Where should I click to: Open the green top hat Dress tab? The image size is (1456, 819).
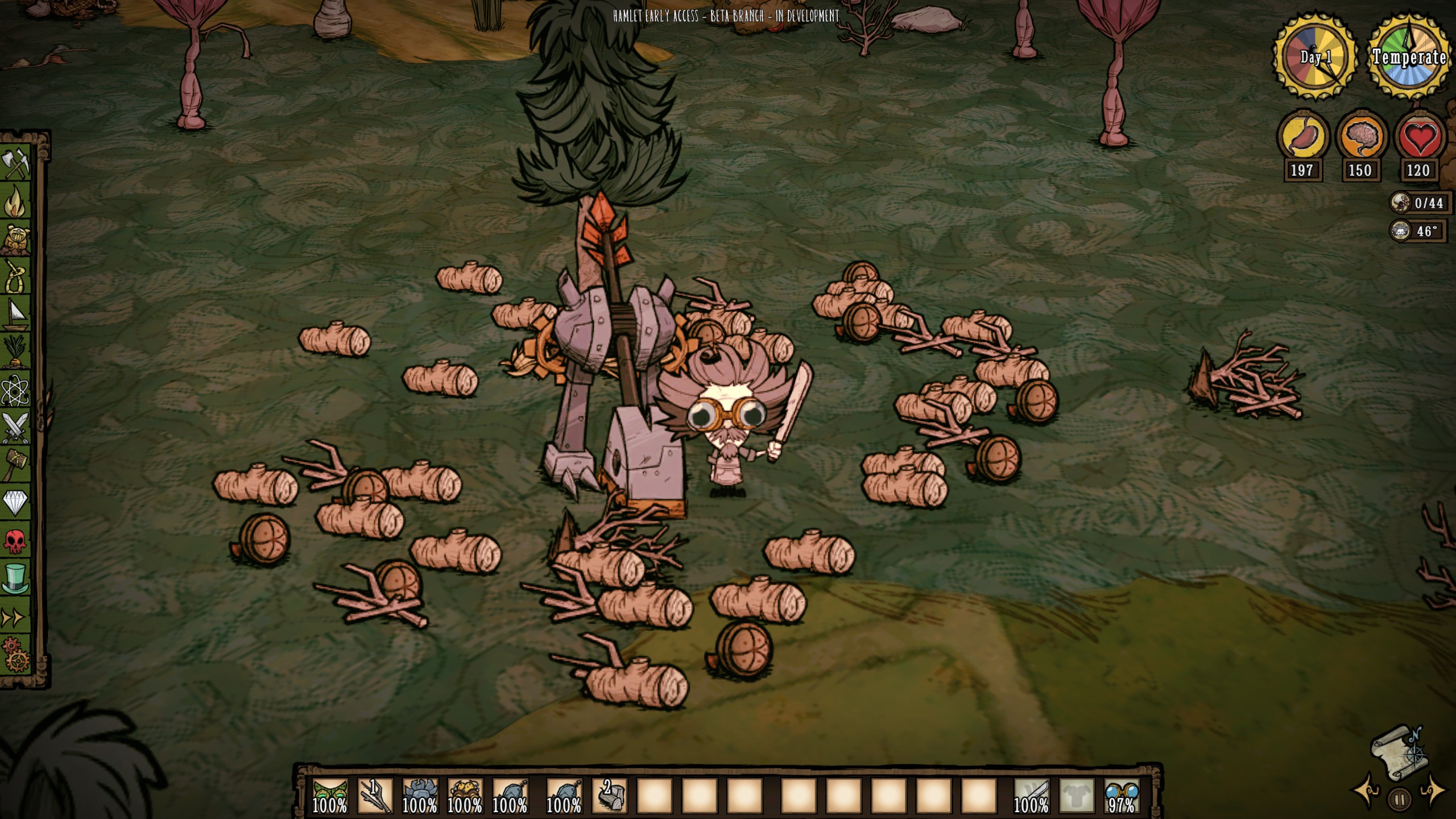click(16, 579)
